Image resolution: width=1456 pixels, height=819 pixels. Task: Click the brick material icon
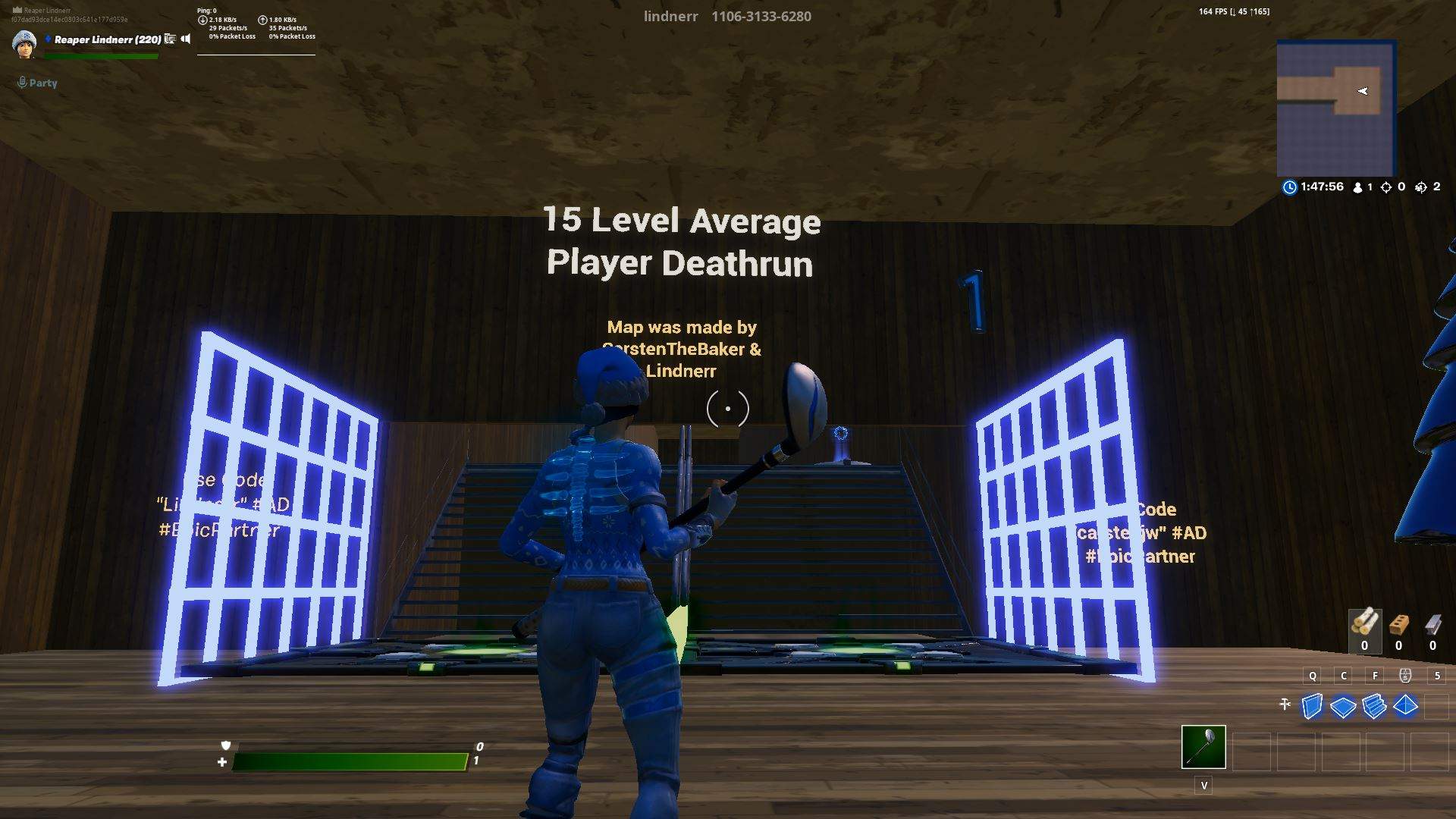1399,623
